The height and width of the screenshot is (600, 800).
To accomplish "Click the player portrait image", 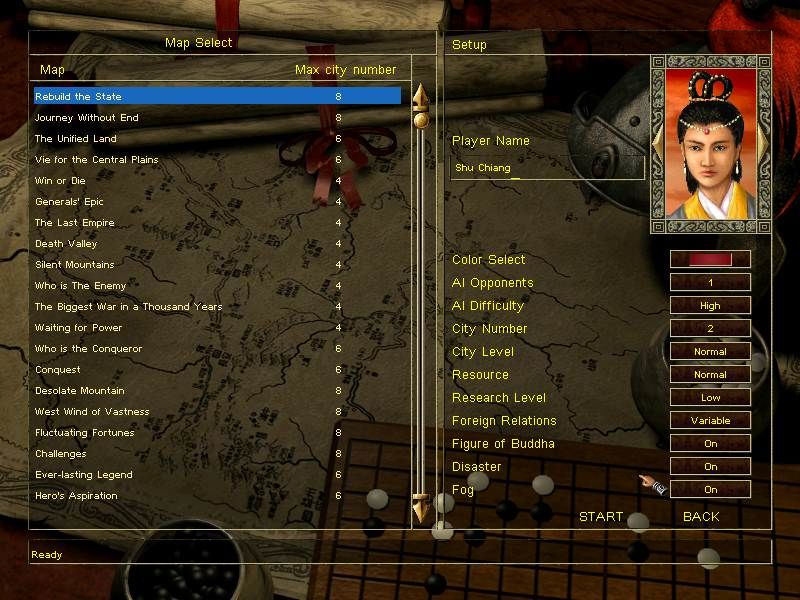I will tap(710, 143).
